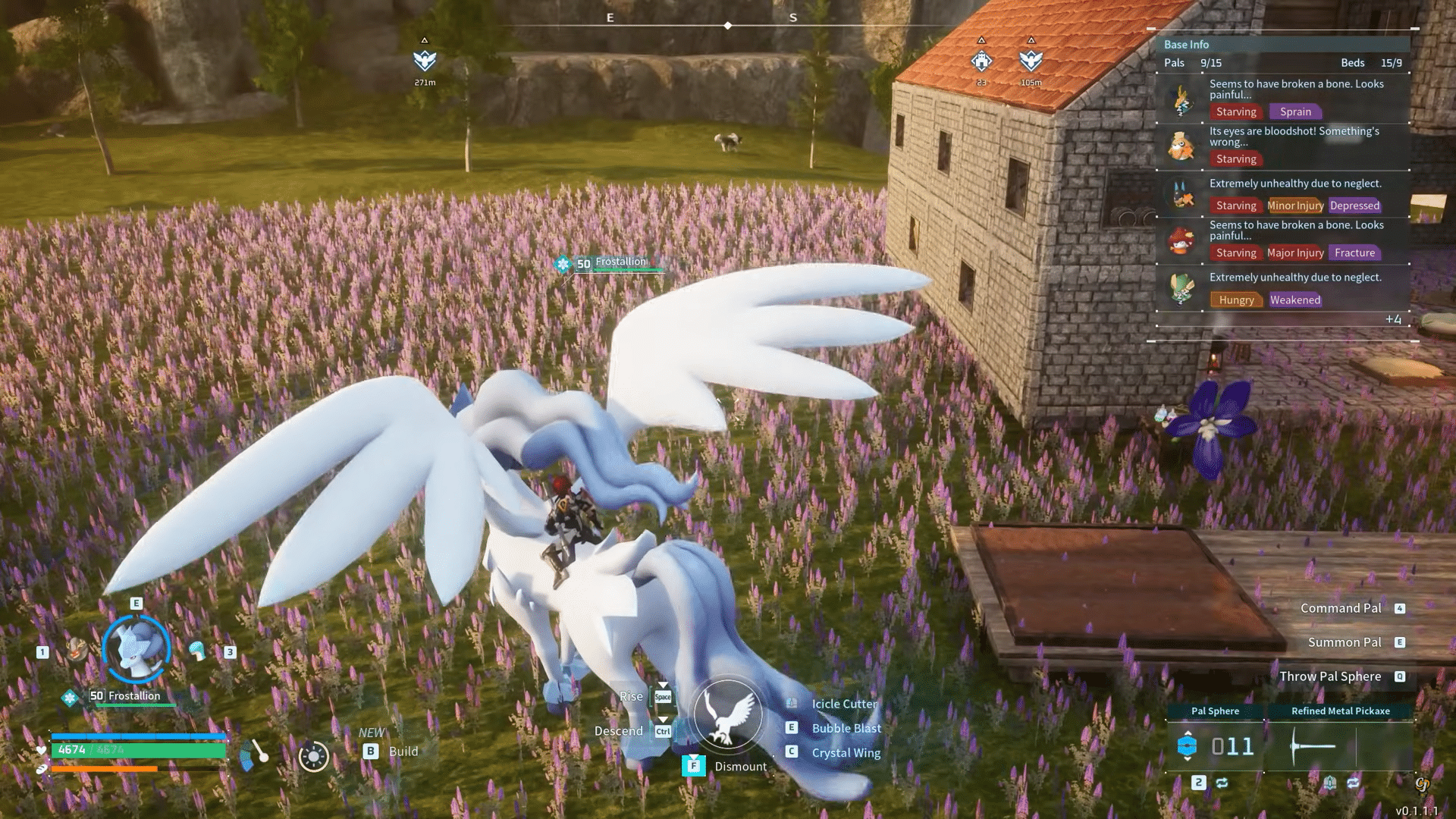
Task: Click the day-night cycle sun dial icon
Action: coord(314,757)
